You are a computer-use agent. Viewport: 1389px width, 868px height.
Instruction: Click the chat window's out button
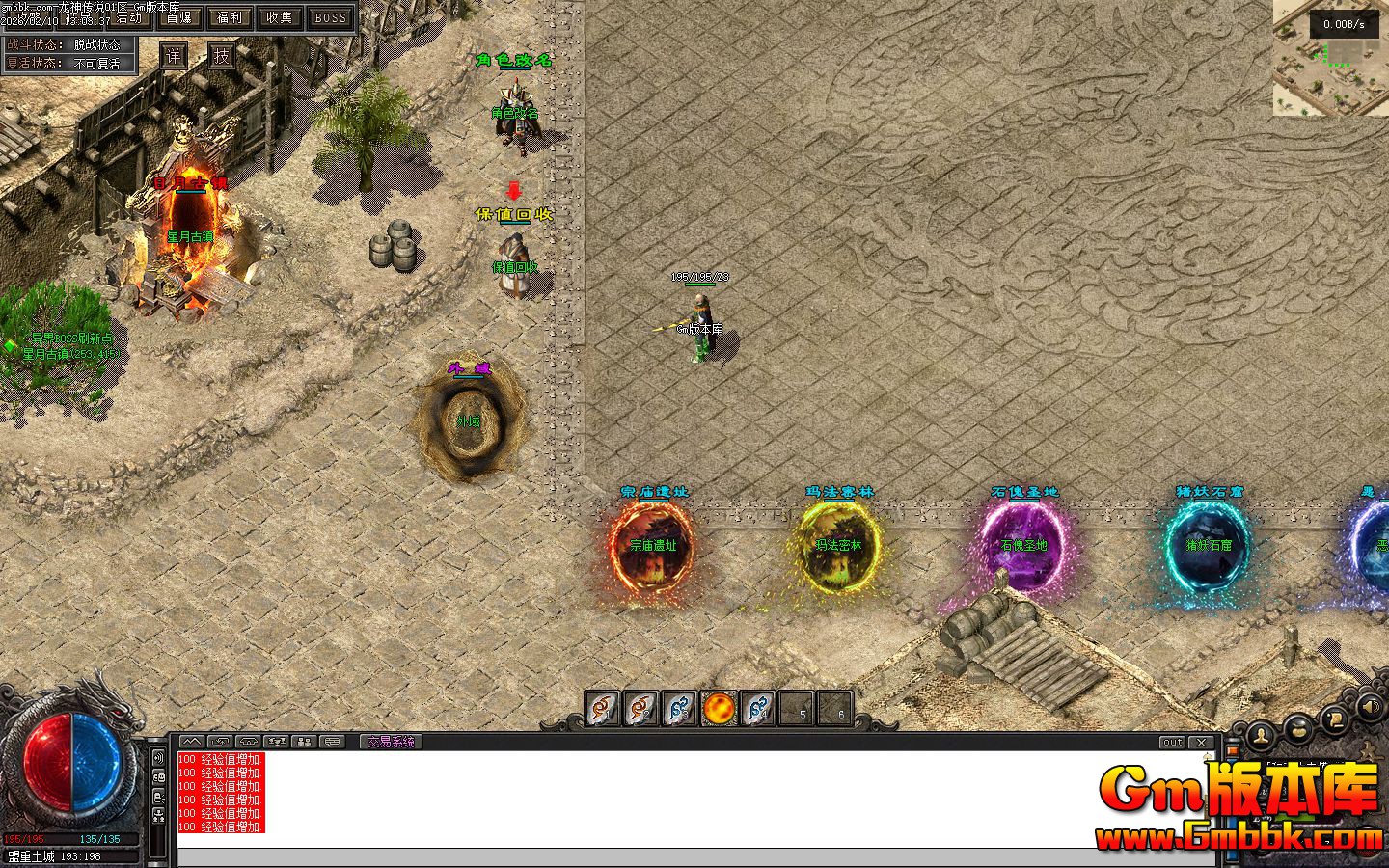coord(1172,742)
